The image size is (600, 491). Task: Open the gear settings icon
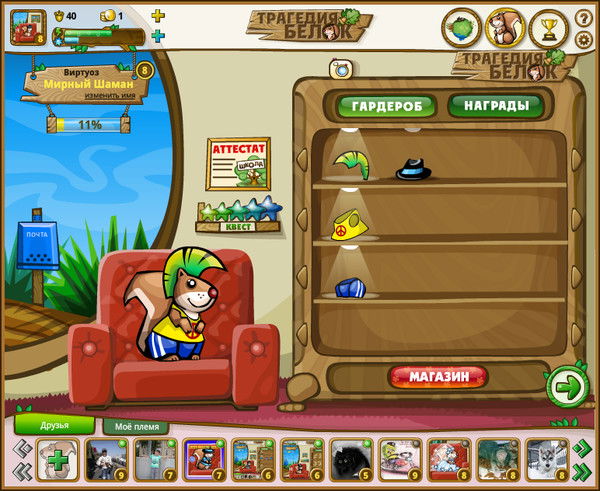pyautogui.click(x=584, y=39)
